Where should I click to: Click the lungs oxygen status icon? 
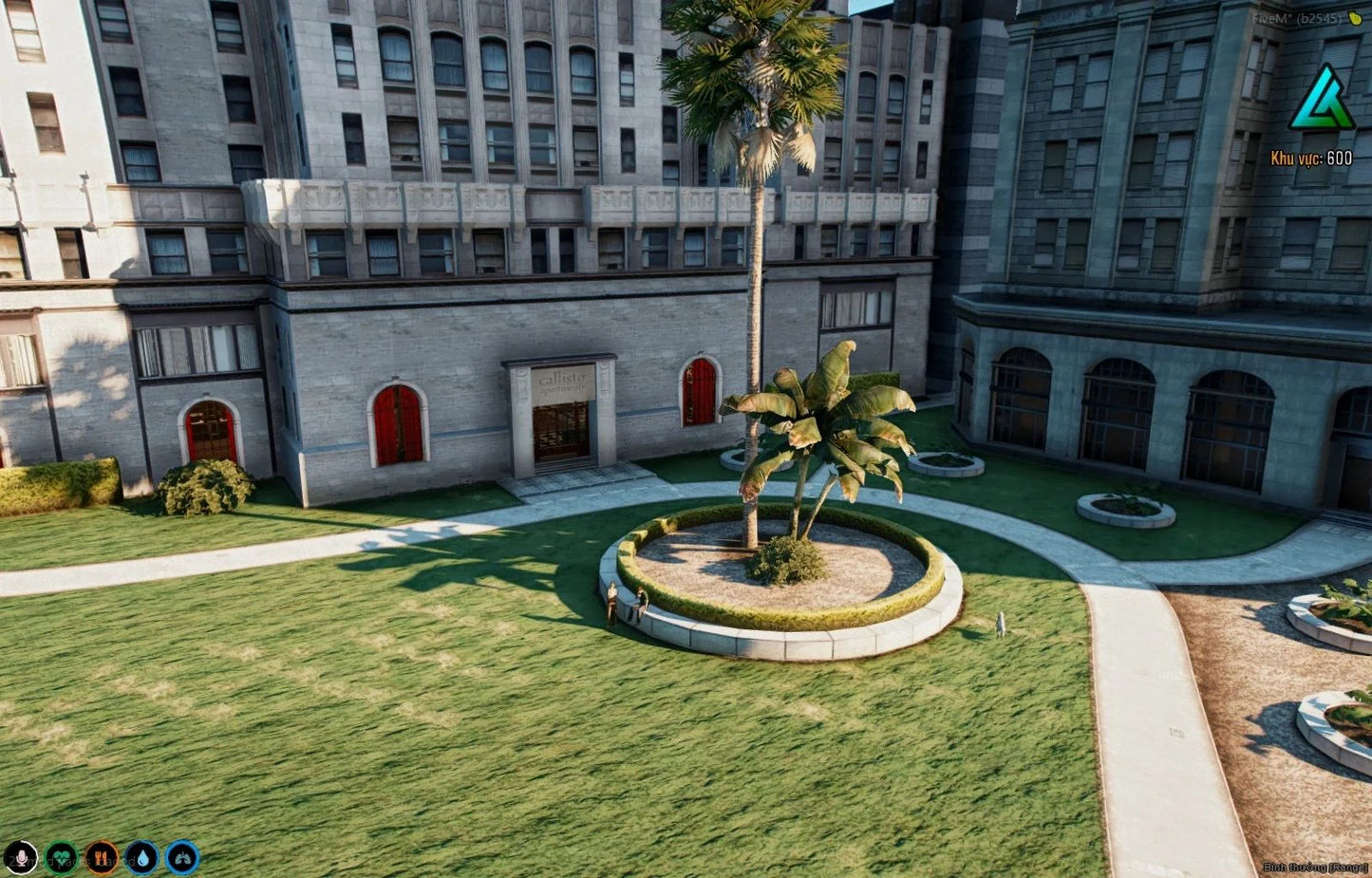(x=182, y=858)
